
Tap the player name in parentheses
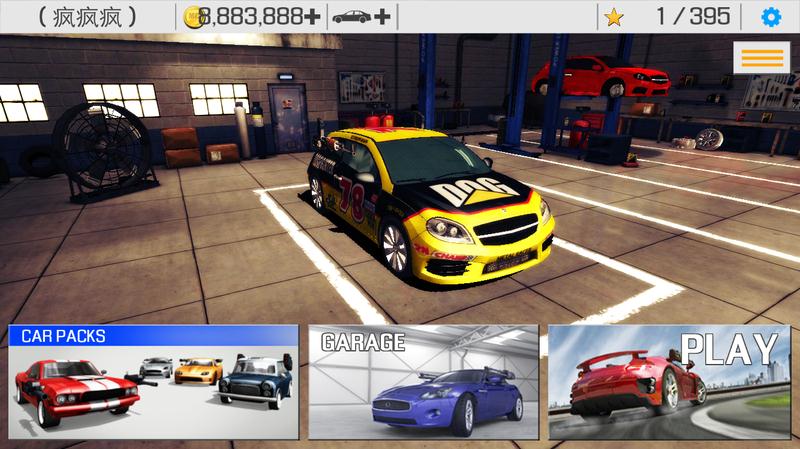(88, 17)
